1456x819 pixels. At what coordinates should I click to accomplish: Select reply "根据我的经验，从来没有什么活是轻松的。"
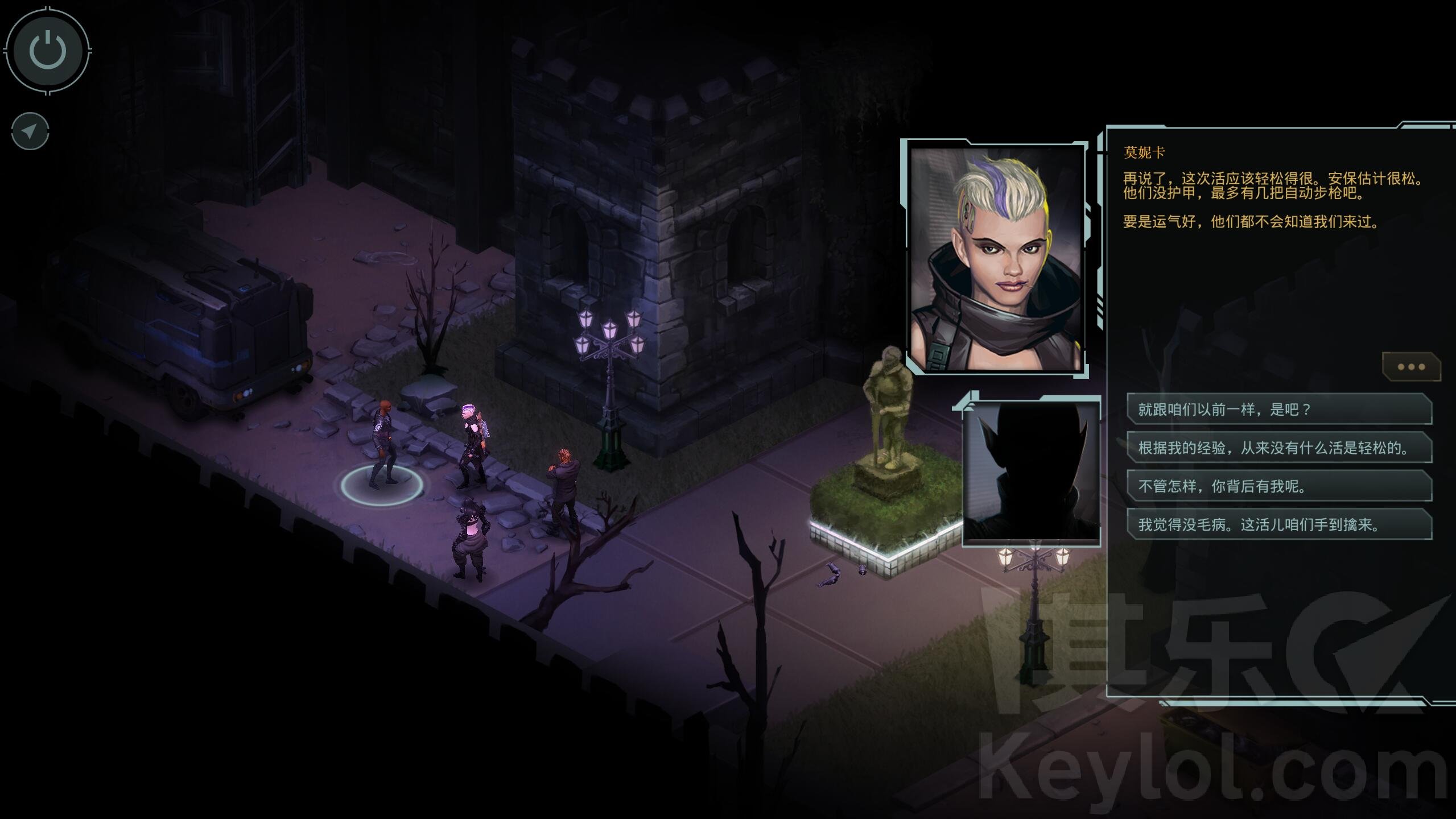1278,448
